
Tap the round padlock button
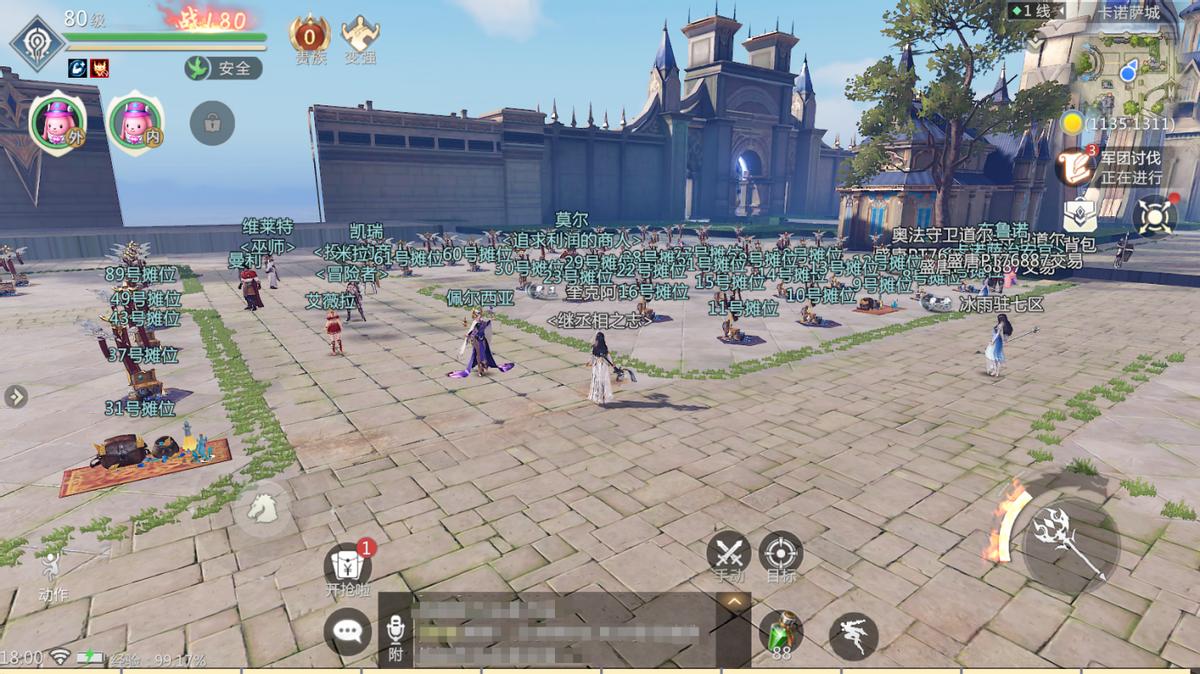212,123
